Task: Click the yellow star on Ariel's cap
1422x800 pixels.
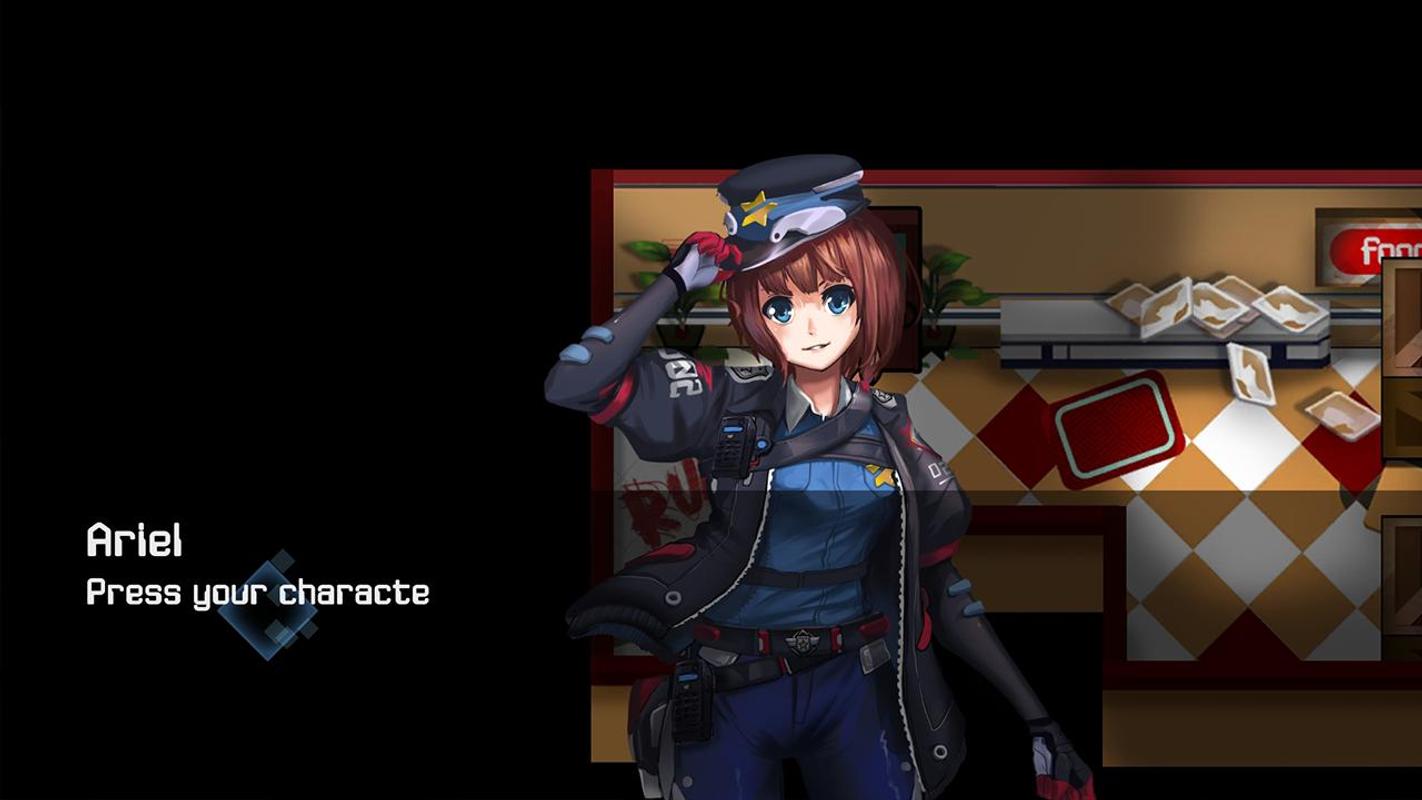Action: (757, 212)
